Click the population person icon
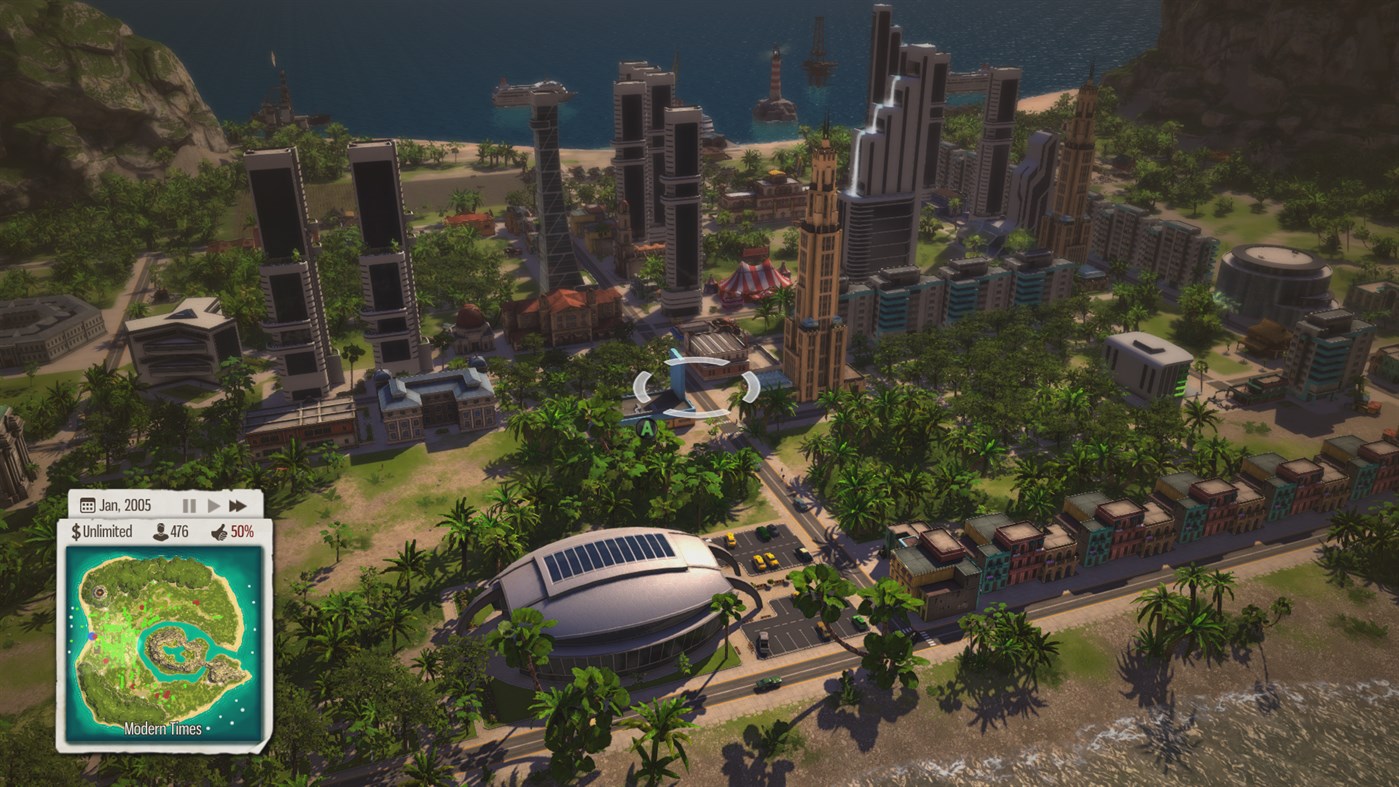 click(163, 532)
